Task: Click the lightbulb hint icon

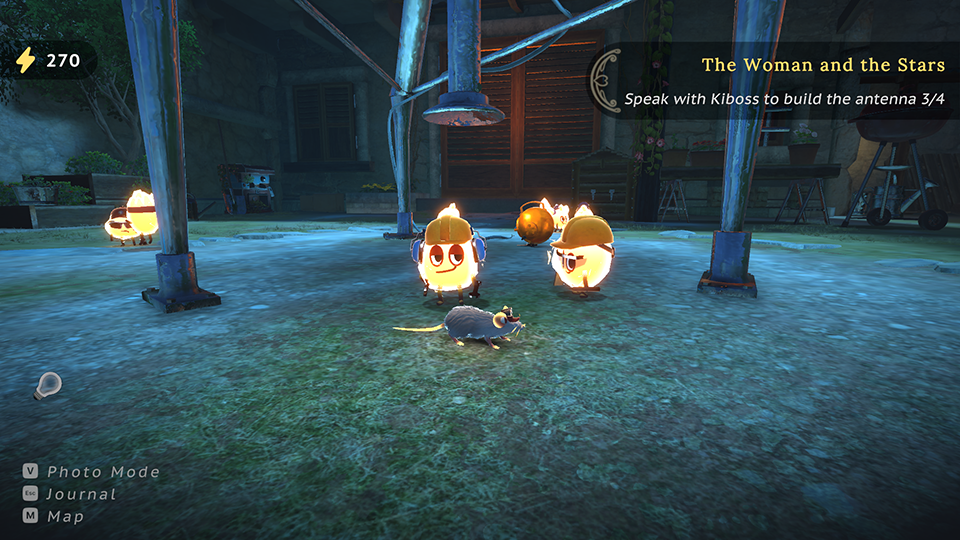Action: coord(47,384)
